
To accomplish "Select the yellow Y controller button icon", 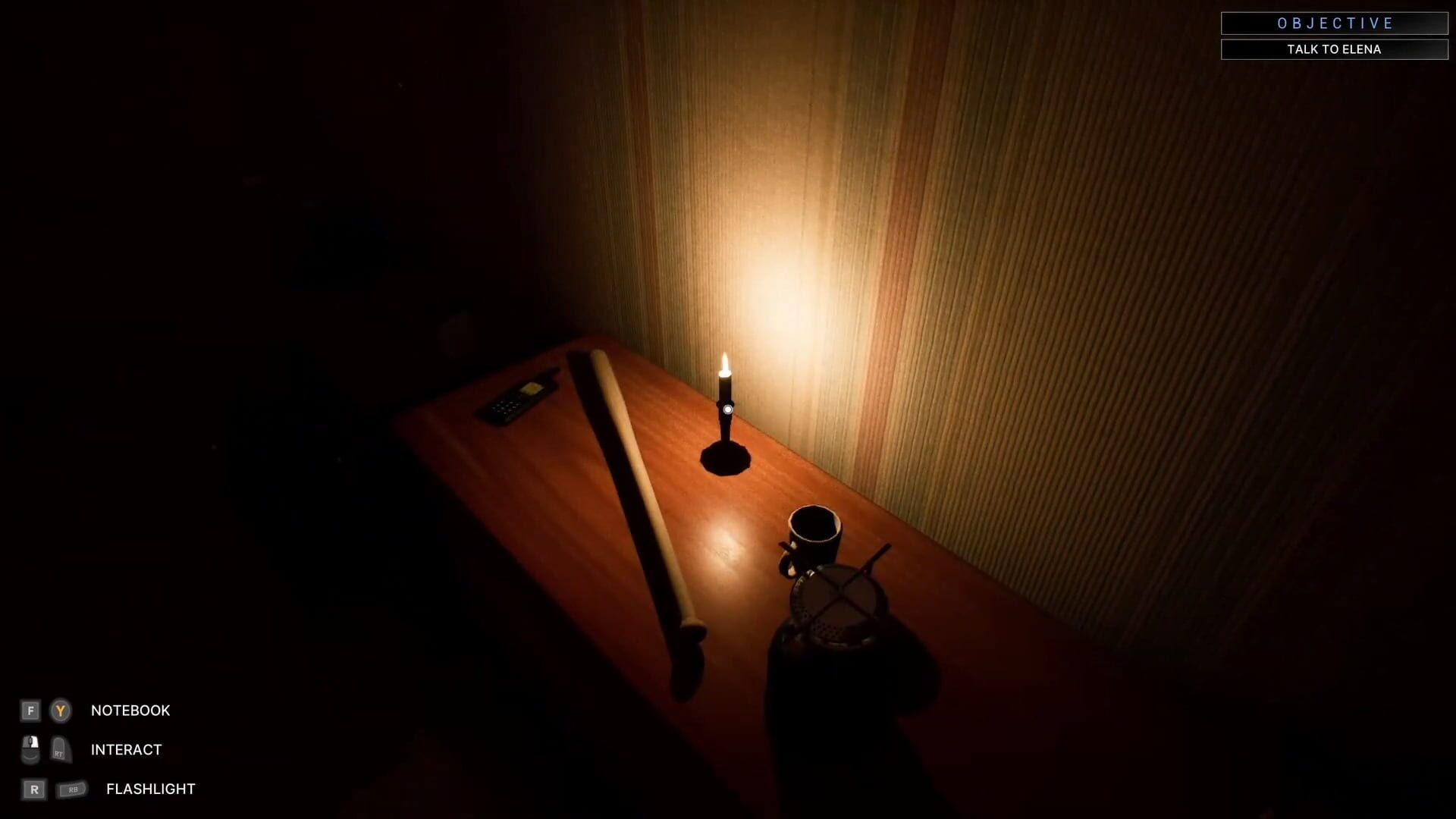I will 59,711.
